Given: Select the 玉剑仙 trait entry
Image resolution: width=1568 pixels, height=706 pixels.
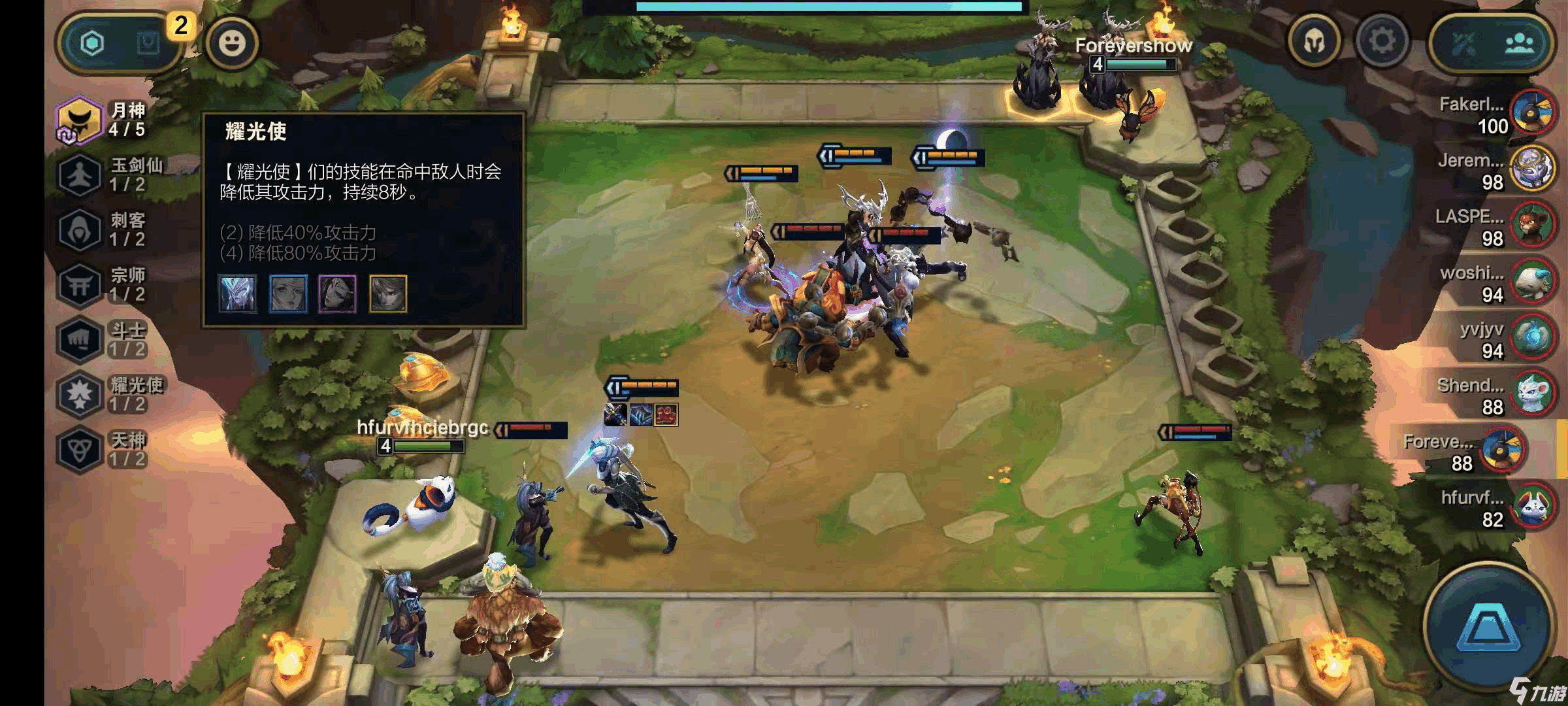Looking at the screenshot, I should click(108, 175).
